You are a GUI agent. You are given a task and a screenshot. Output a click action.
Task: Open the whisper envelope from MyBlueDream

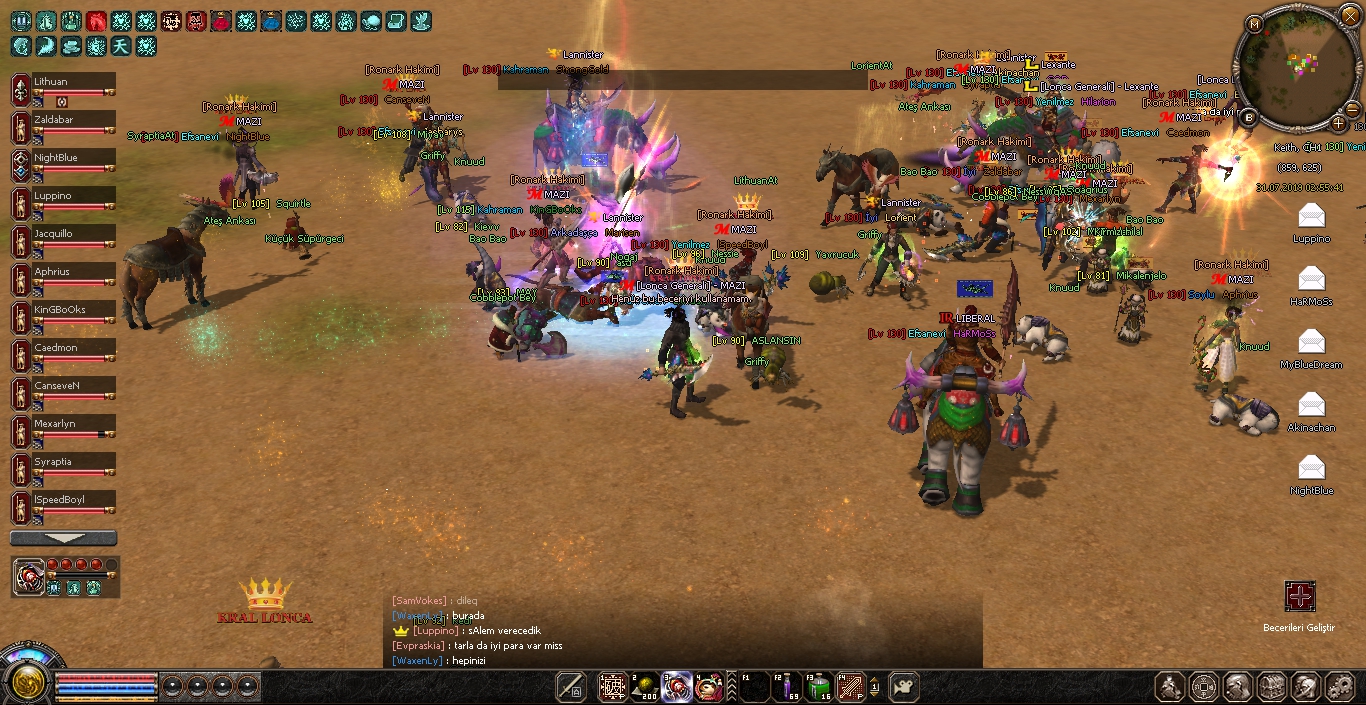click(1310, 343)
